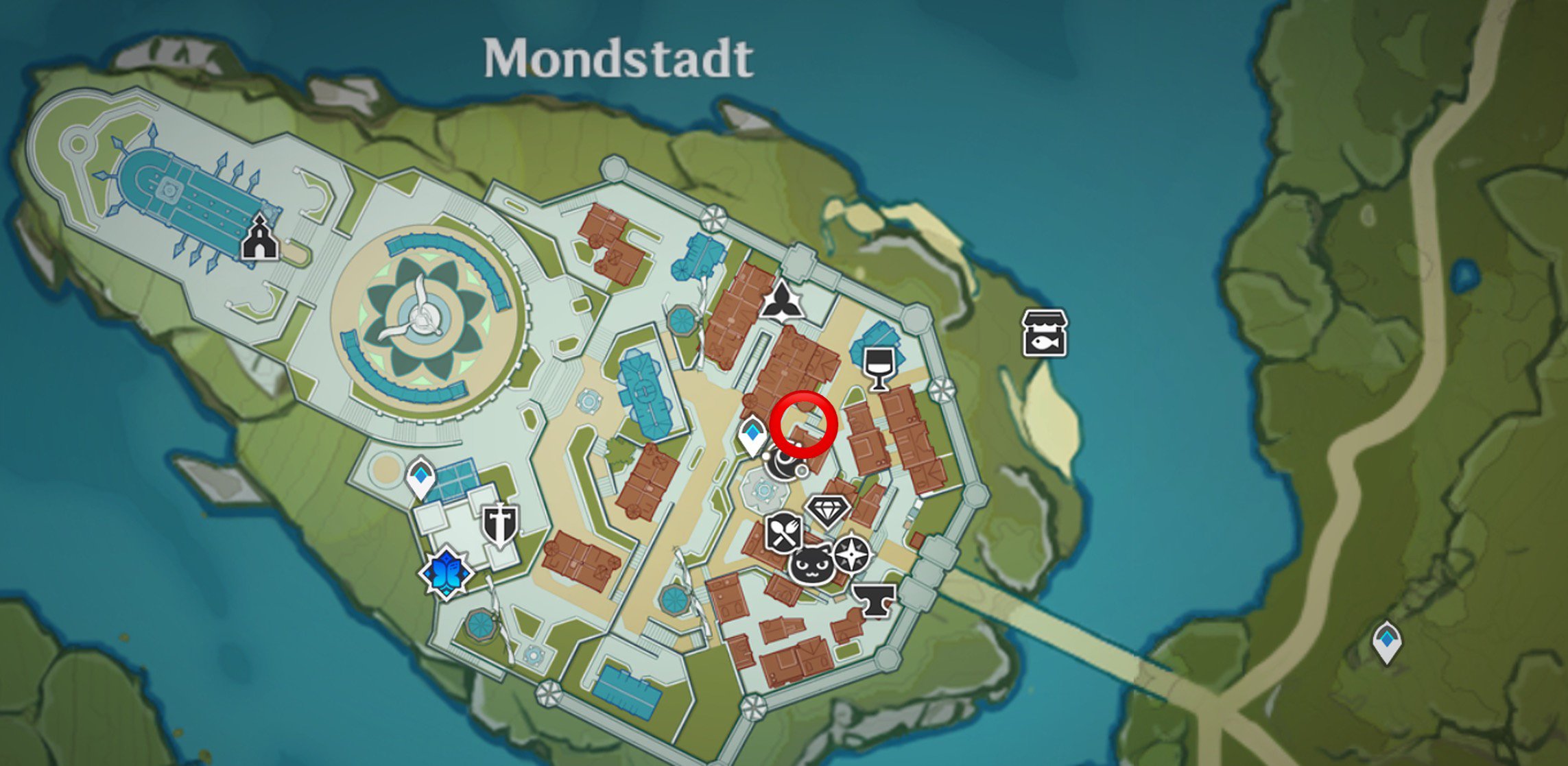Select the teleport waypoint east of the bridge
This screenshot has height=766, width=1568.
click(1386, 641)
